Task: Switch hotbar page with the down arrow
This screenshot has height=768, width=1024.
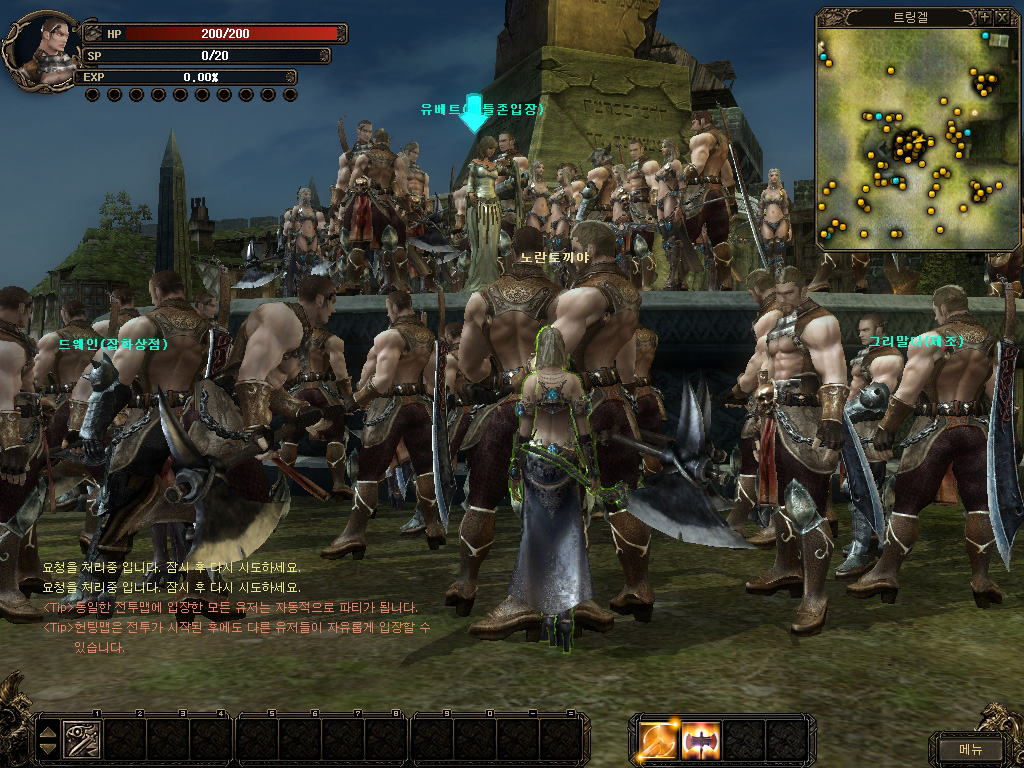Action: pyautogui.click(x=48, y=749)
